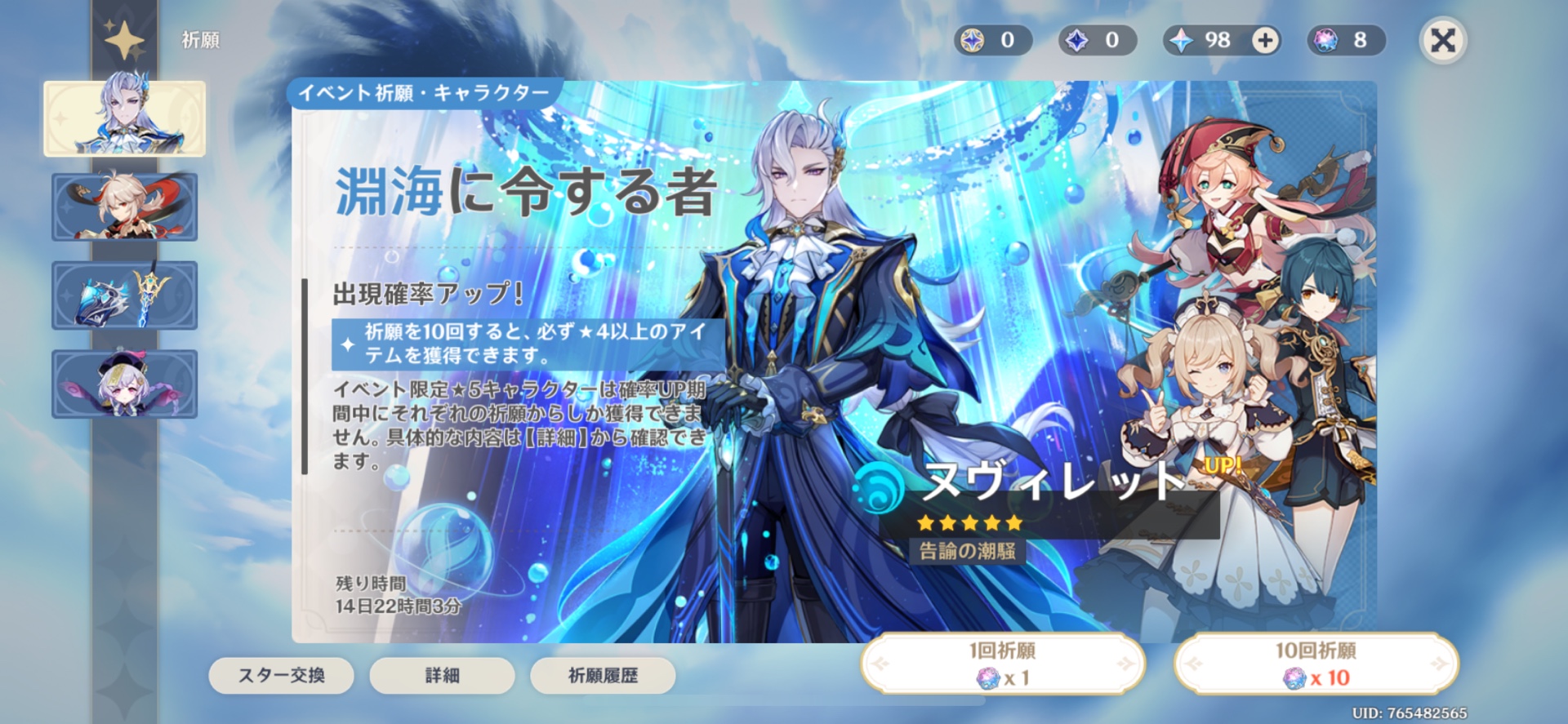This screenshot has width=1568, height=724.
Task: Select the standard wish banner with Qiqi
Action: (124, 384)
